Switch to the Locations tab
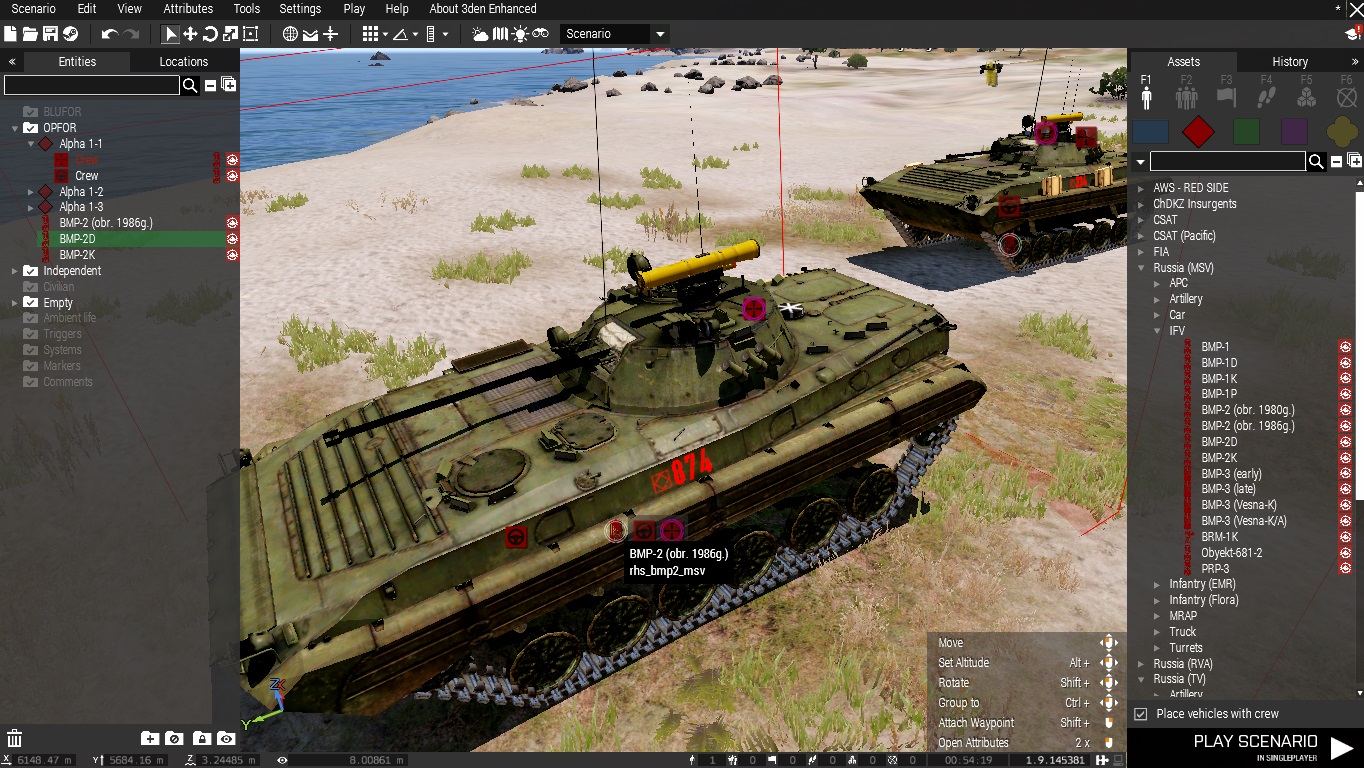Screen dimensions: 1364x768 point(183,62)
